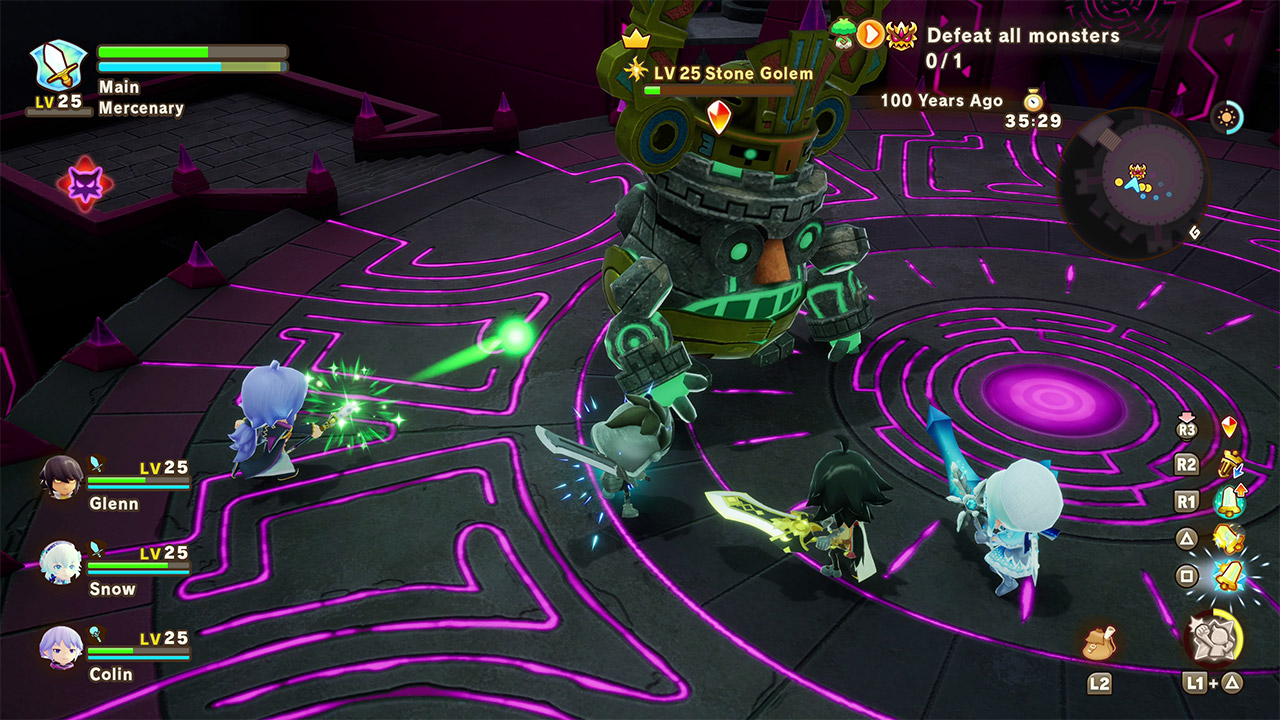The image size is (1280, 720).
Task: Use the spinning golden bell skill
Action: [x=1229, y=539]
